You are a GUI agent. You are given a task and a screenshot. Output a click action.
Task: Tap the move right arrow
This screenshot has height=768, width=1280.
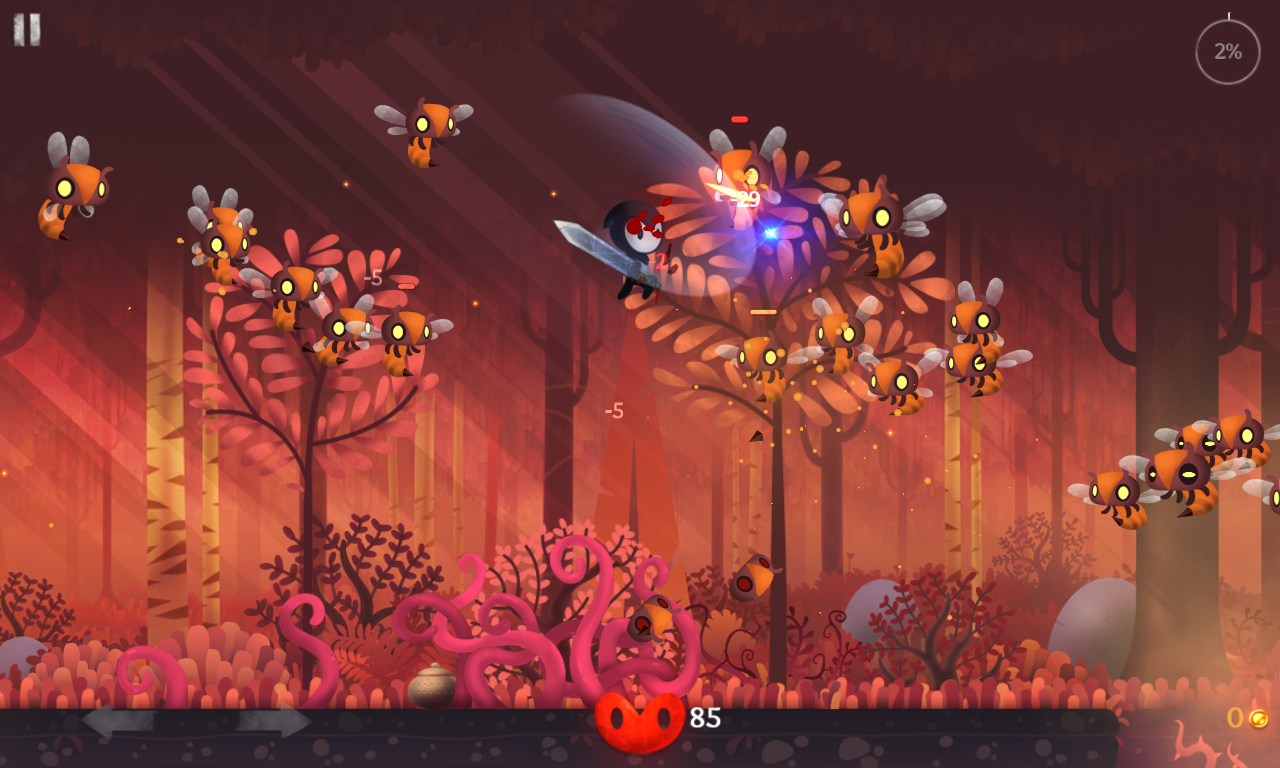point(274,720)
